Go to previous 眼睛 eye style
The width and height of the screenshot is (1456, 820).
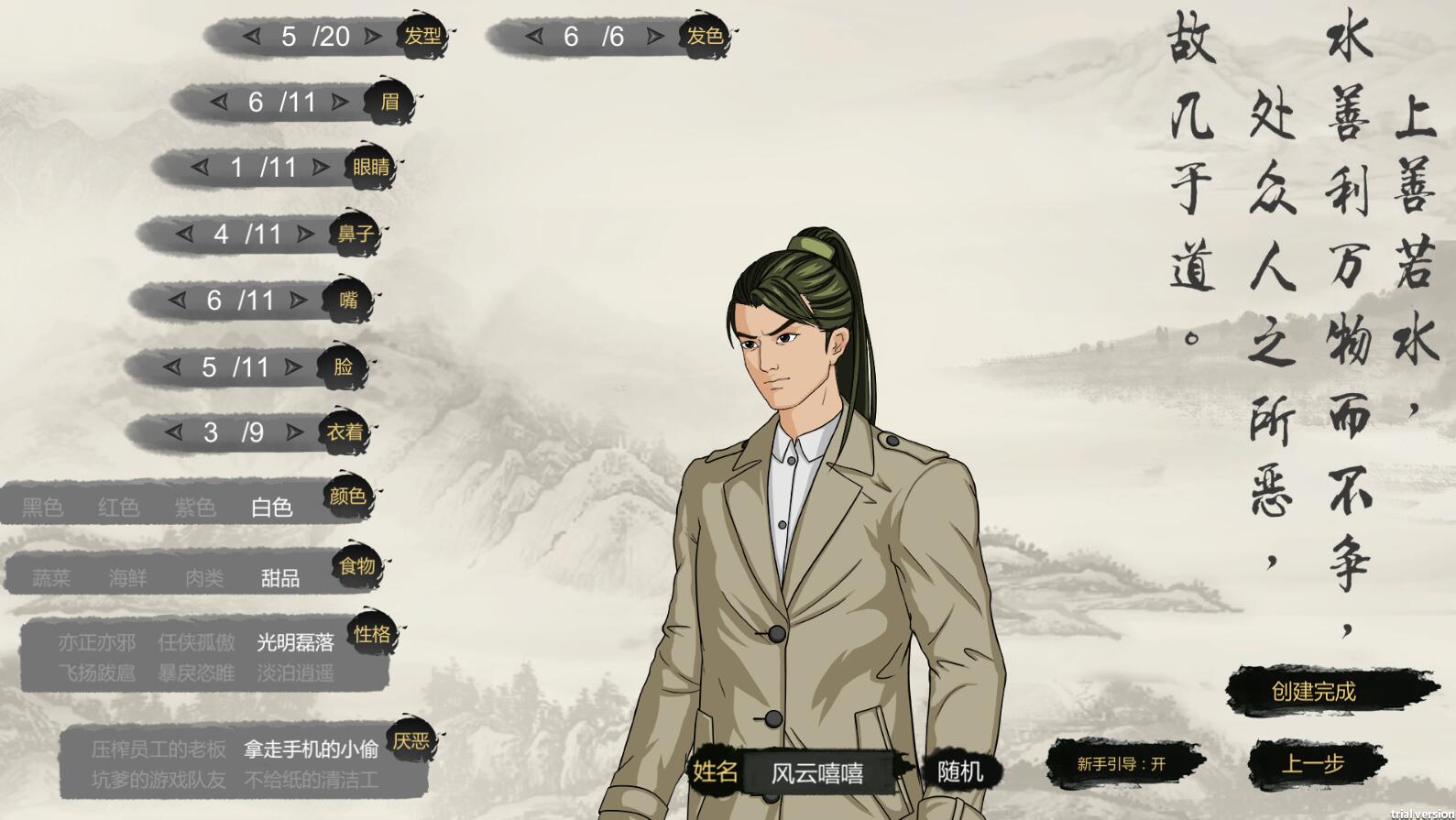coord(201,168)
